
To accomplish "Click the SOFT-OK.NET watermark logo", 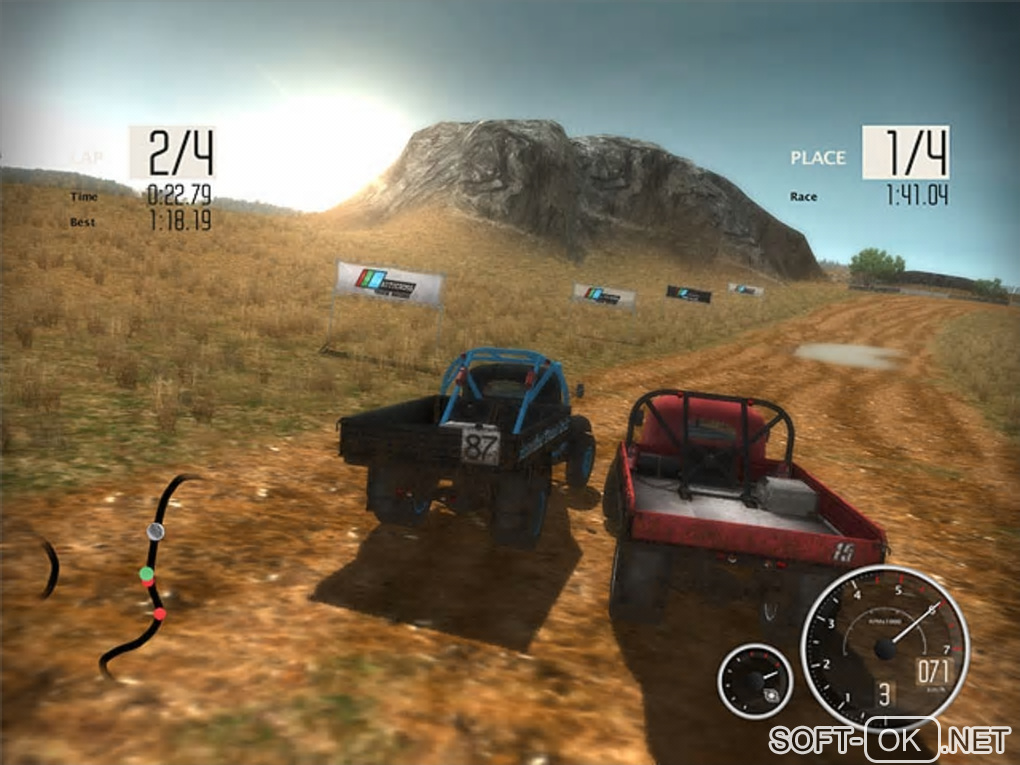I will coord(888,741).
